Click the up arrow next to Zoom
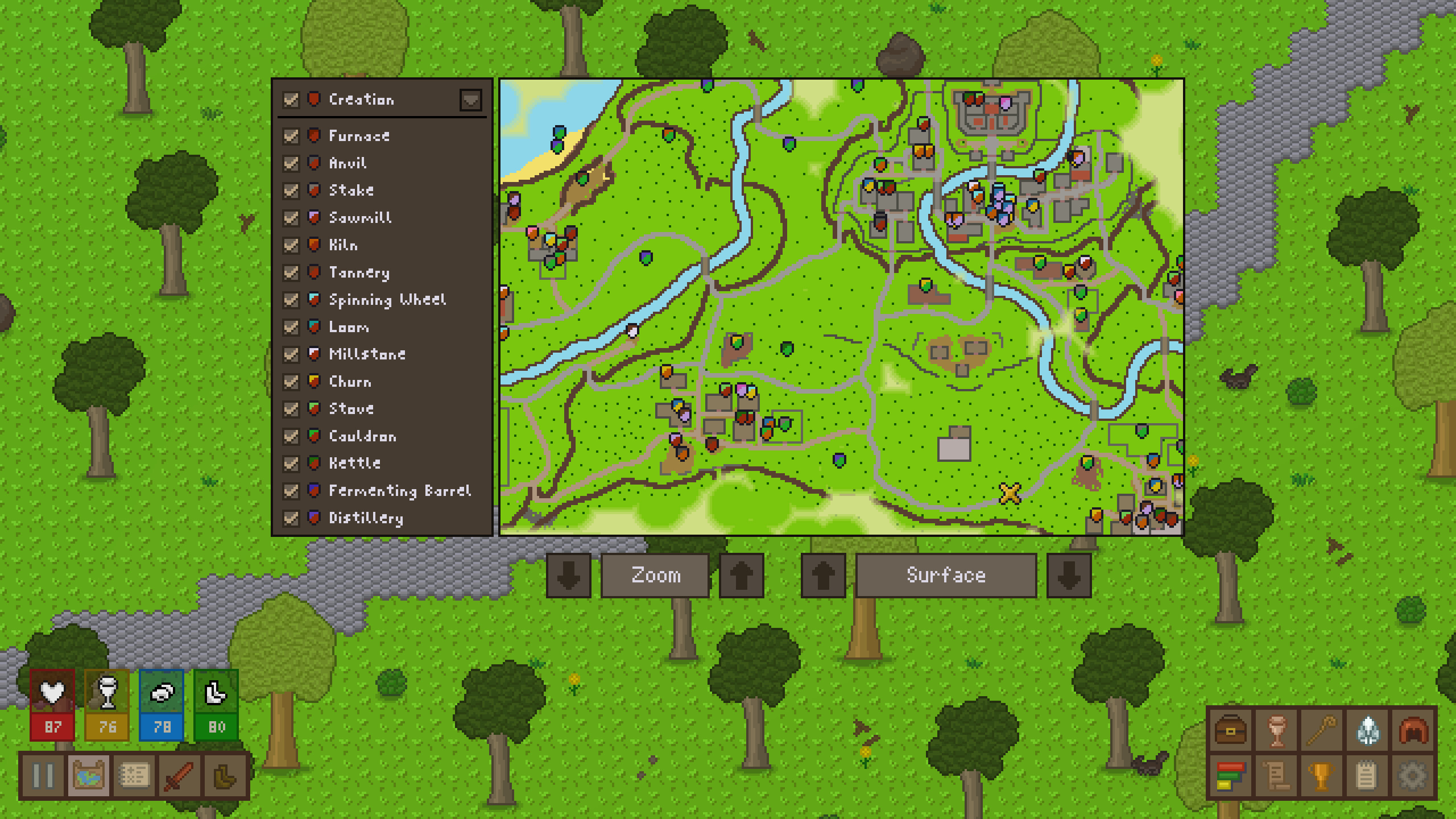 coord(741,575)
